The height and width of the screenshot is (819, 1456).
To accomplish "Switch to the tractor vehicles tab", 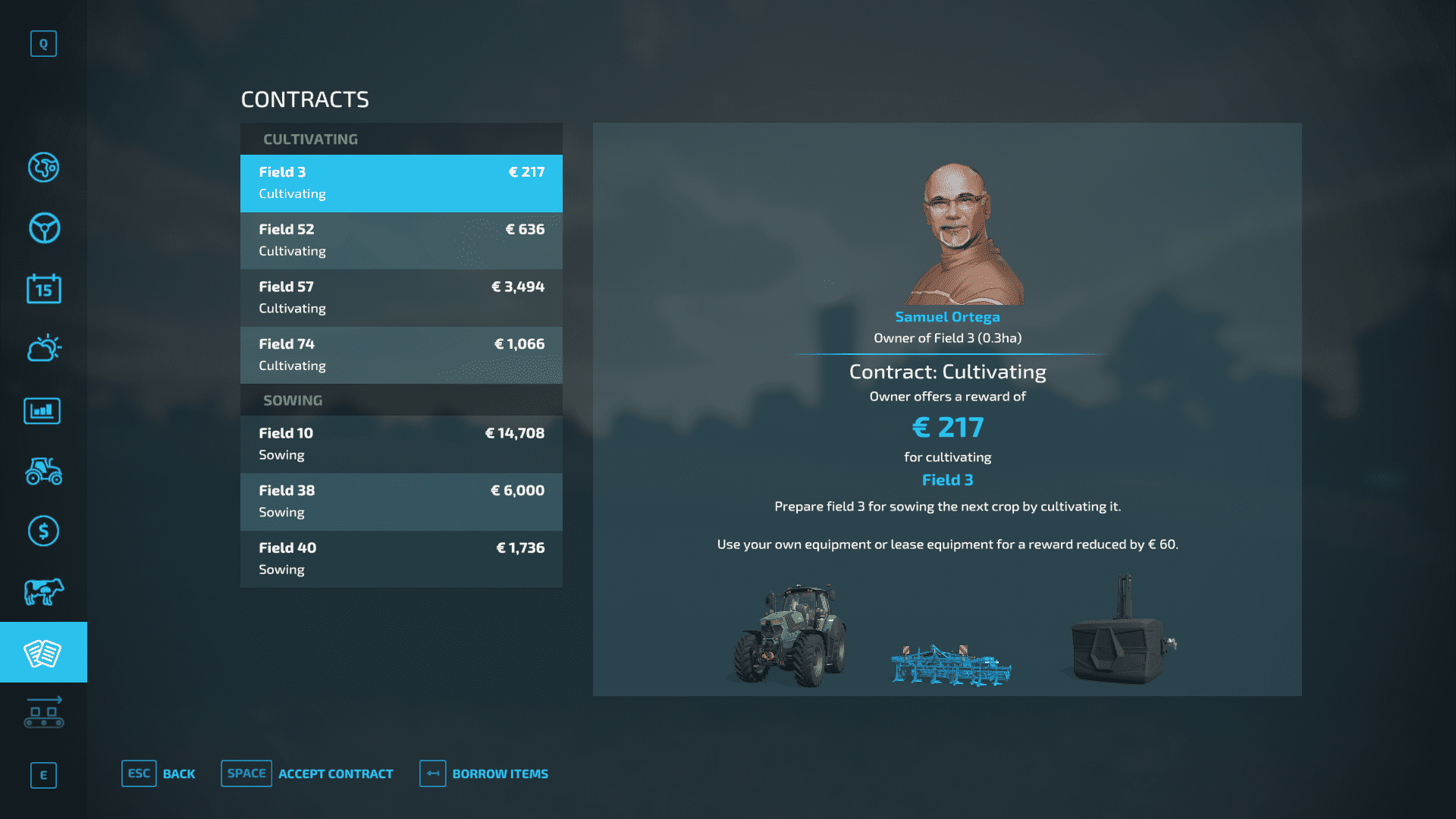I will [x=43, y=471].
